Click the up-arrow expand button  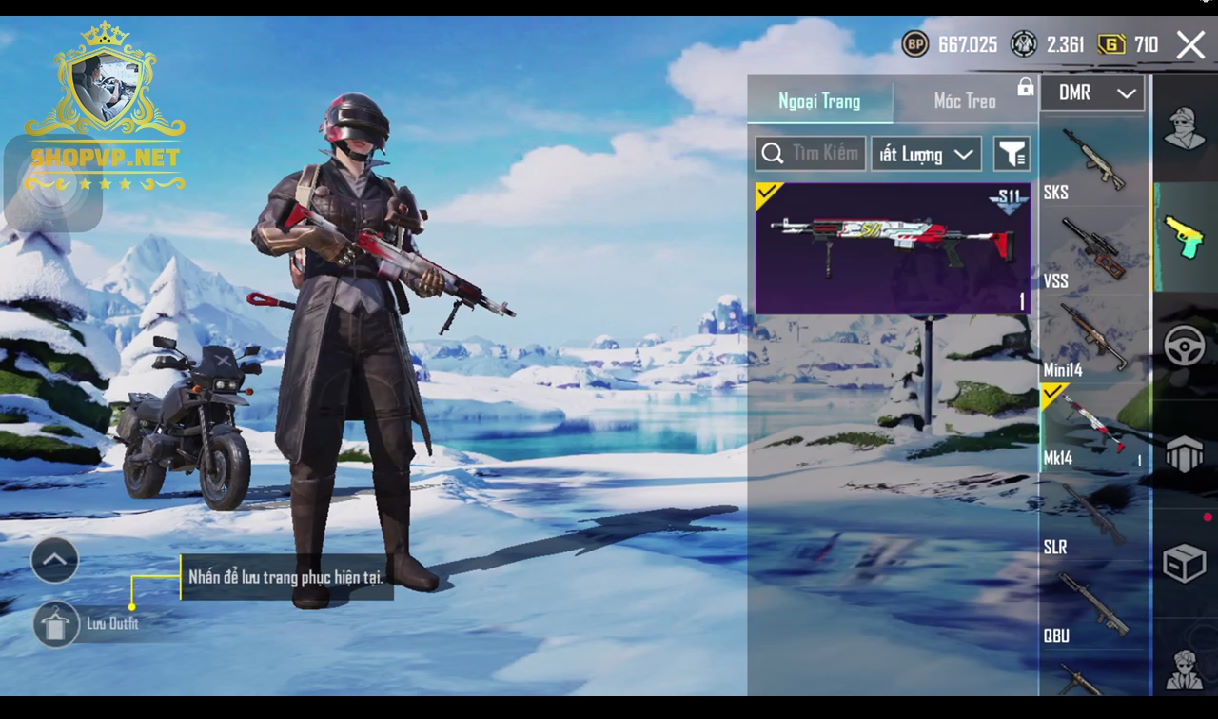coord(55,560)
